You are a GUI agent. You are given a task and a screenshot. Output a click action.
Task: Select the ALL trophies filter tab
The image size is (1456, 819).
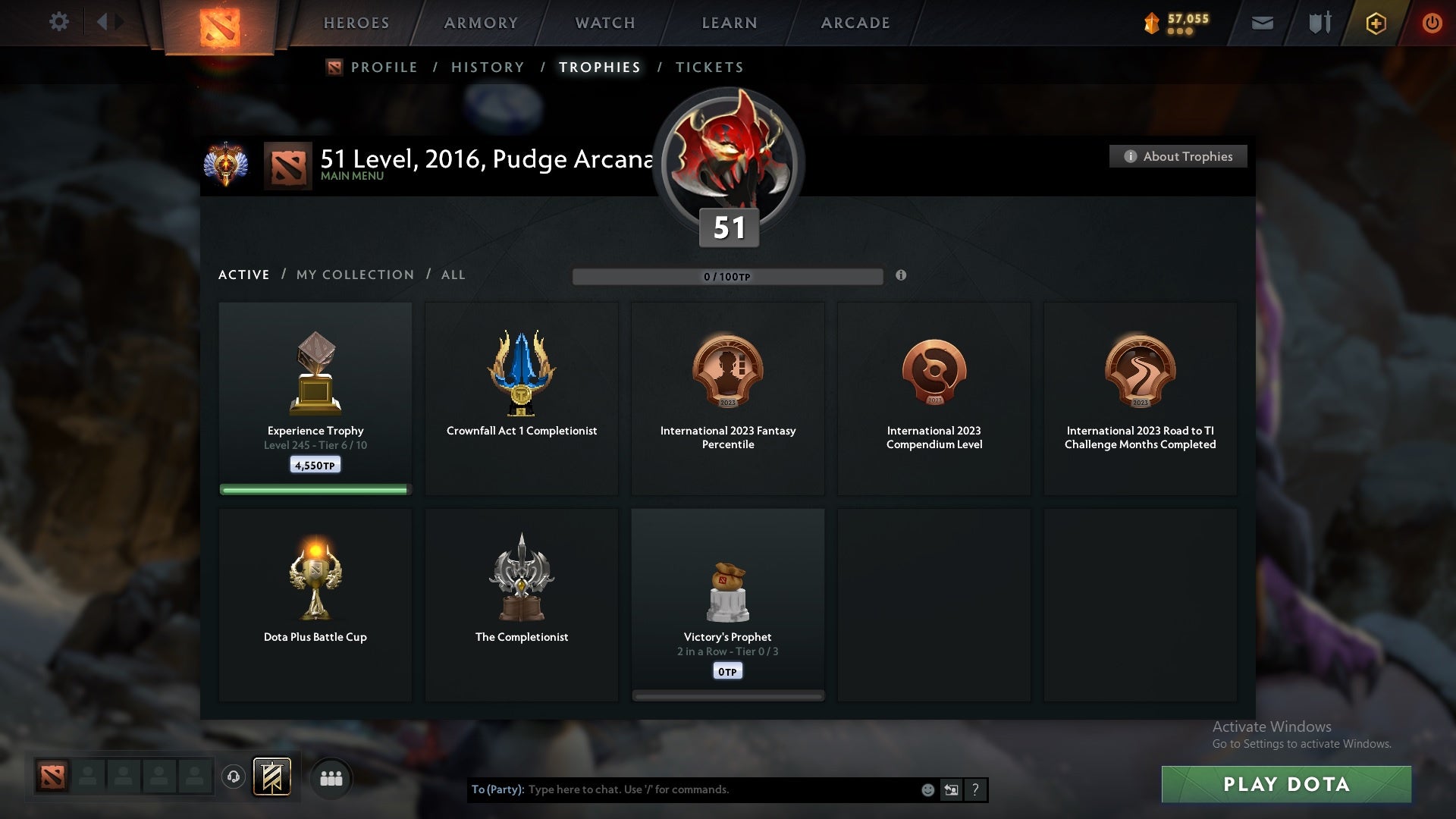tap(453, 275)
